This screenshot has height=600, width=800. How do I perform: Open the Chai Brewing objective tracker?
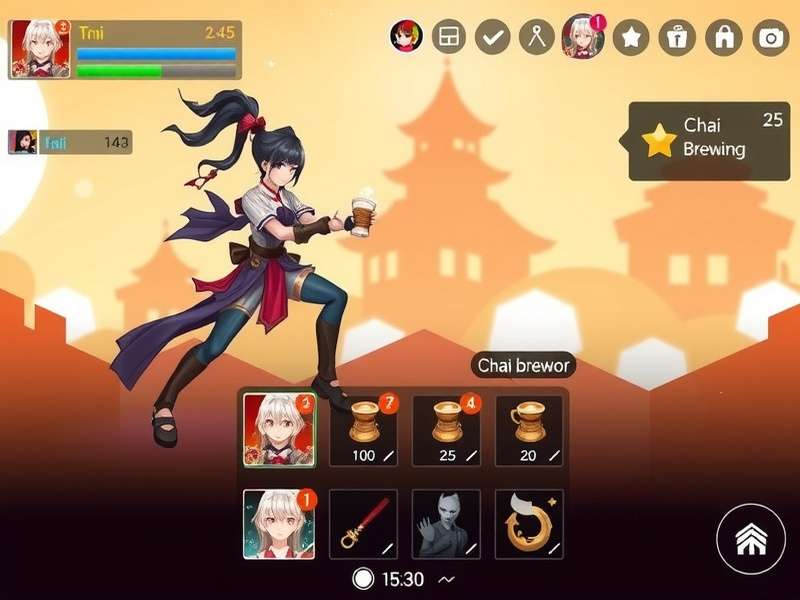[x=709, y=141]
